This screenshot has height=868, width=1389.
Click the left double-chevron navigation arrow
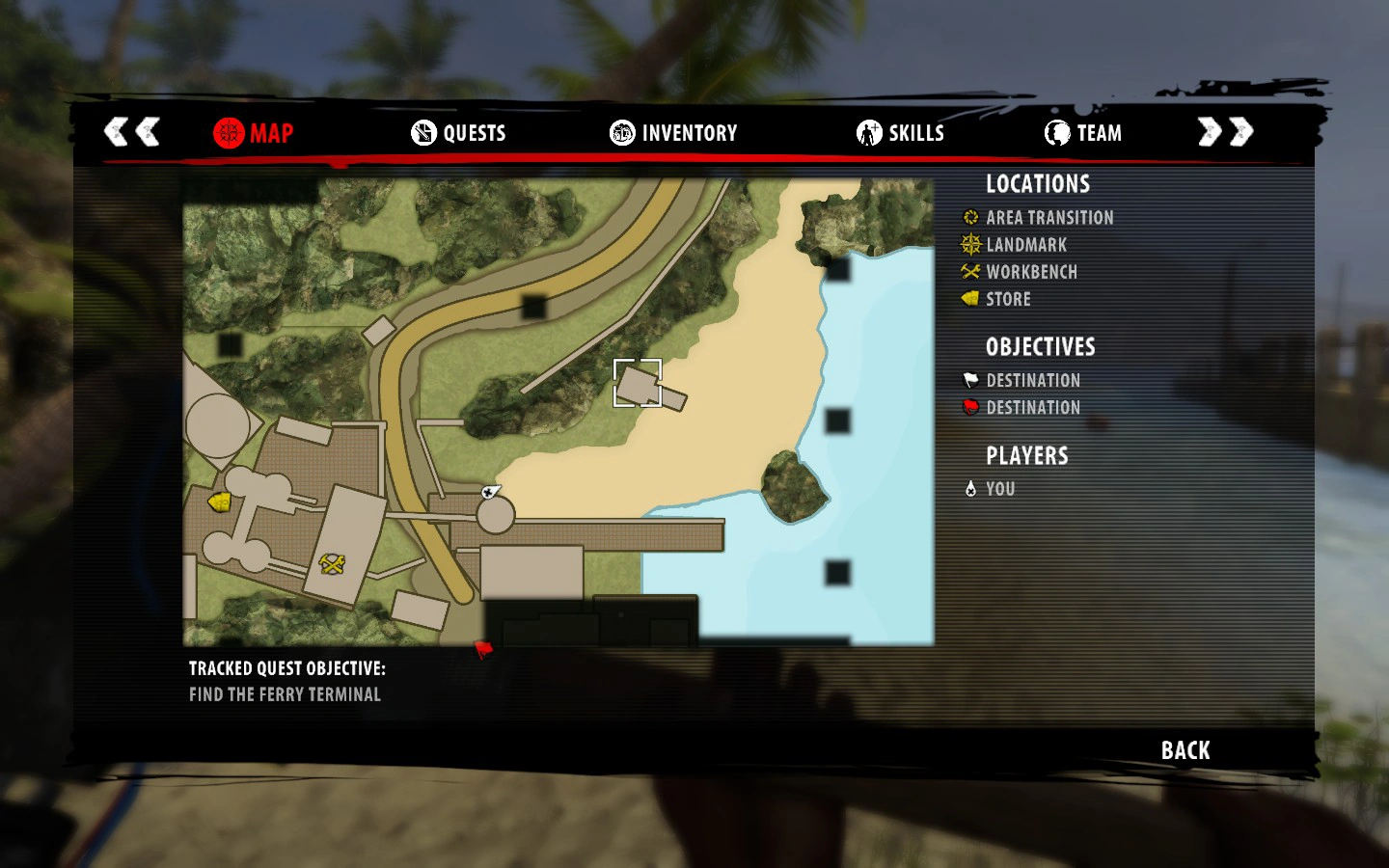coord(130,131)
